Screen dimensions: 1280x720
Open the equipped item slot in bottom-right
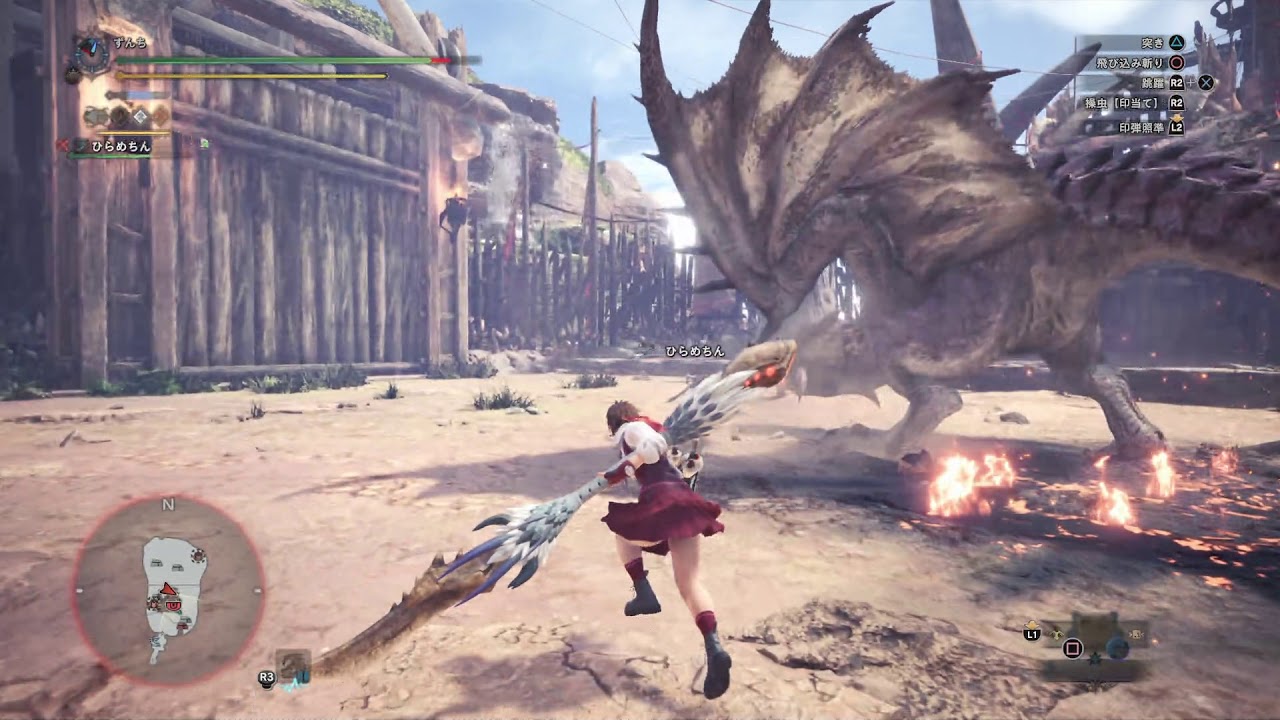click(x=1118, y=647)
